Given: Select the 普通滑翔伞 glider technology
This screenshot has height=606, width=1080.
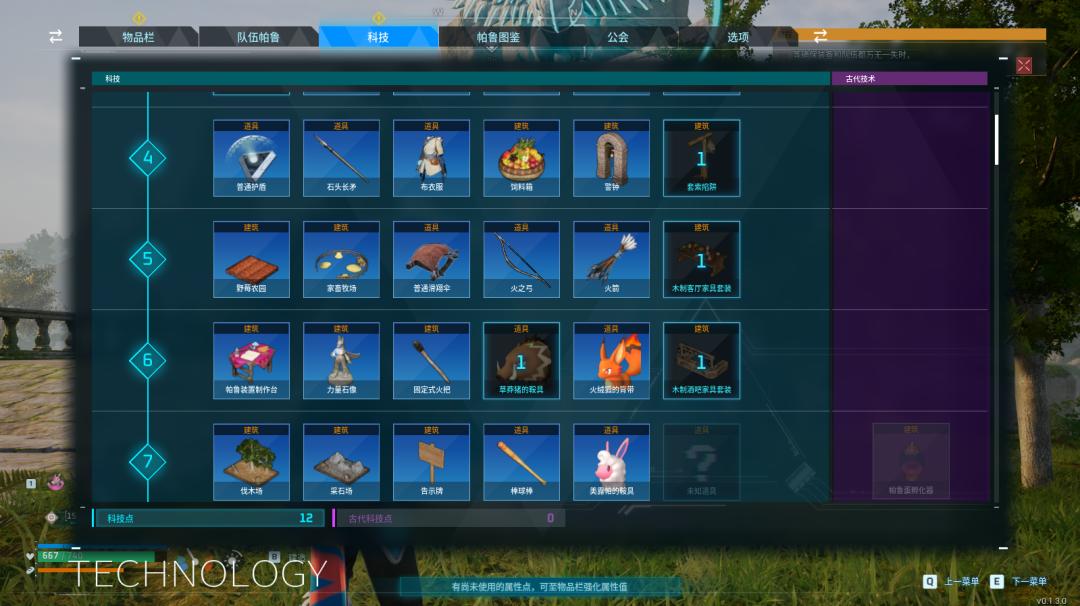Looking at the screenshot, I should (431, 259).
